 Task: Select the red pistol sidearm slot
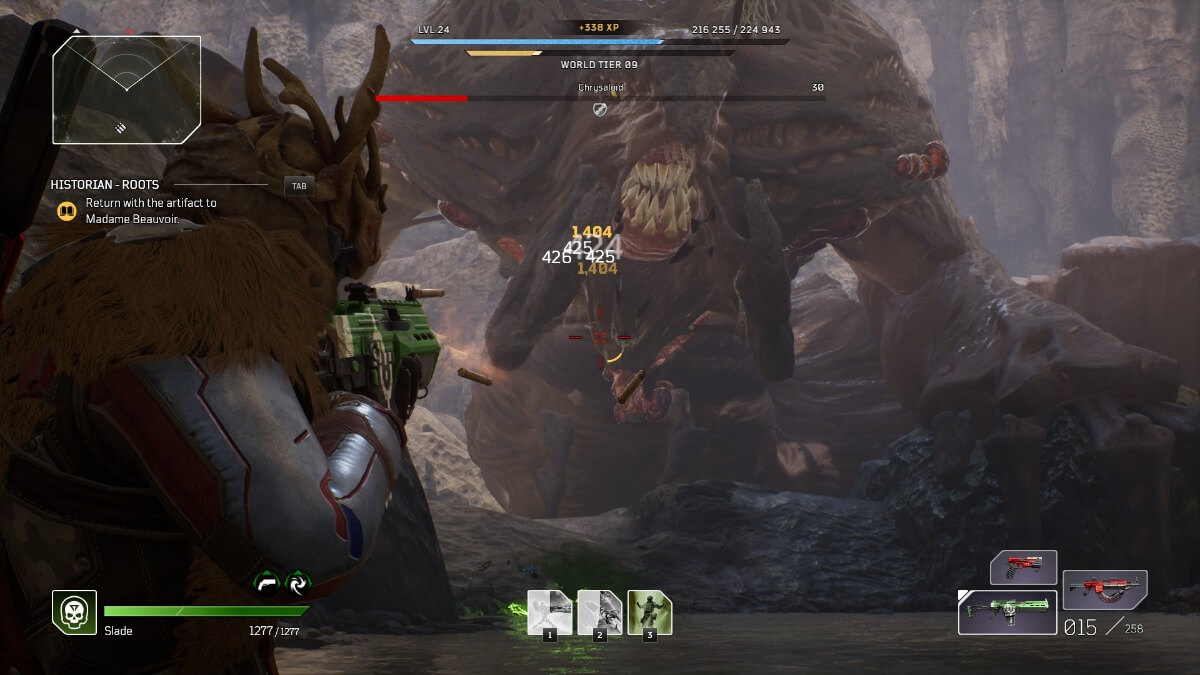(1023, 567)
